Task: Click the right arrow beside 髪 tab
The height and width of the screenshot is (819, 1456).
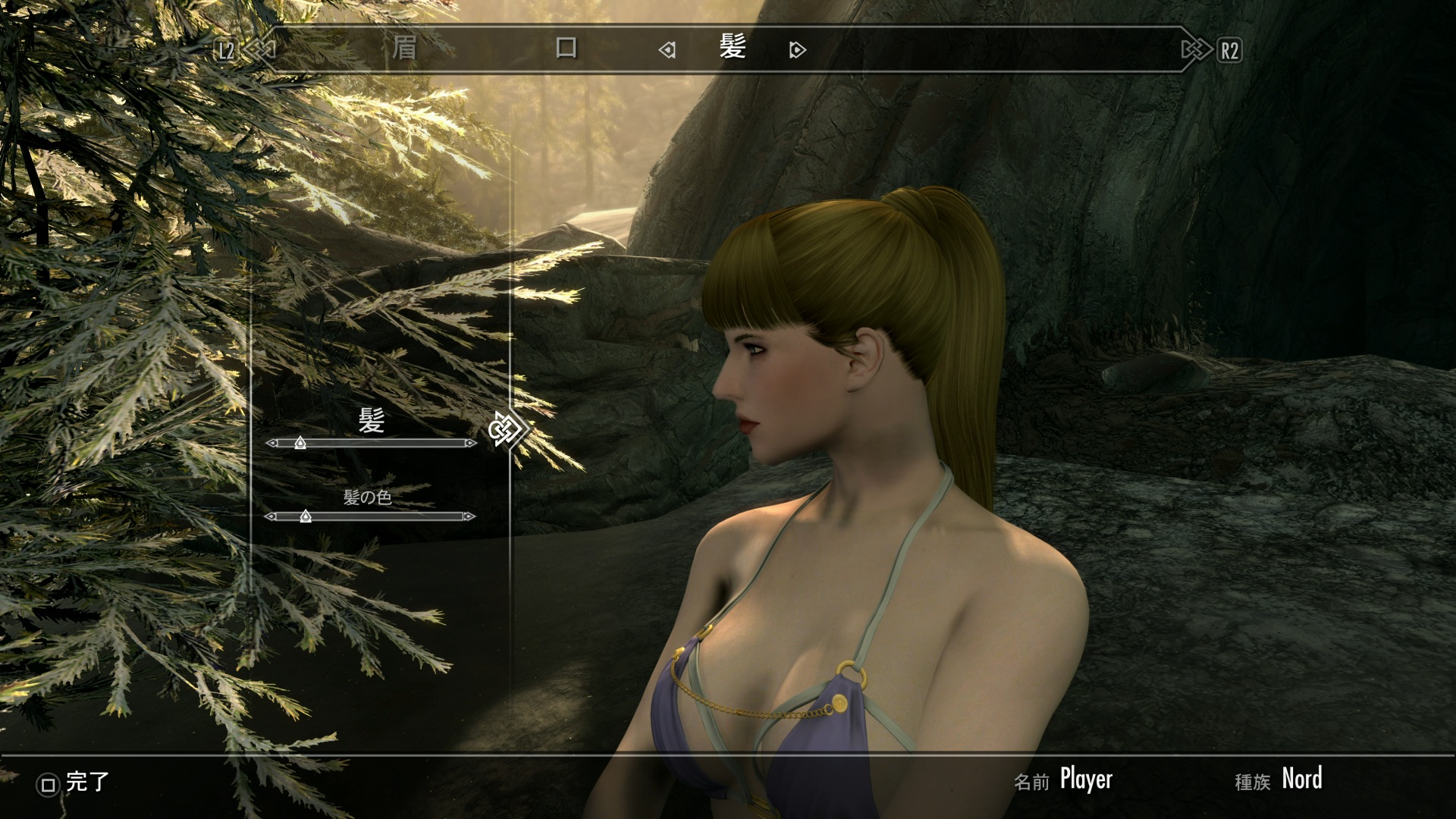Action: 797,50
